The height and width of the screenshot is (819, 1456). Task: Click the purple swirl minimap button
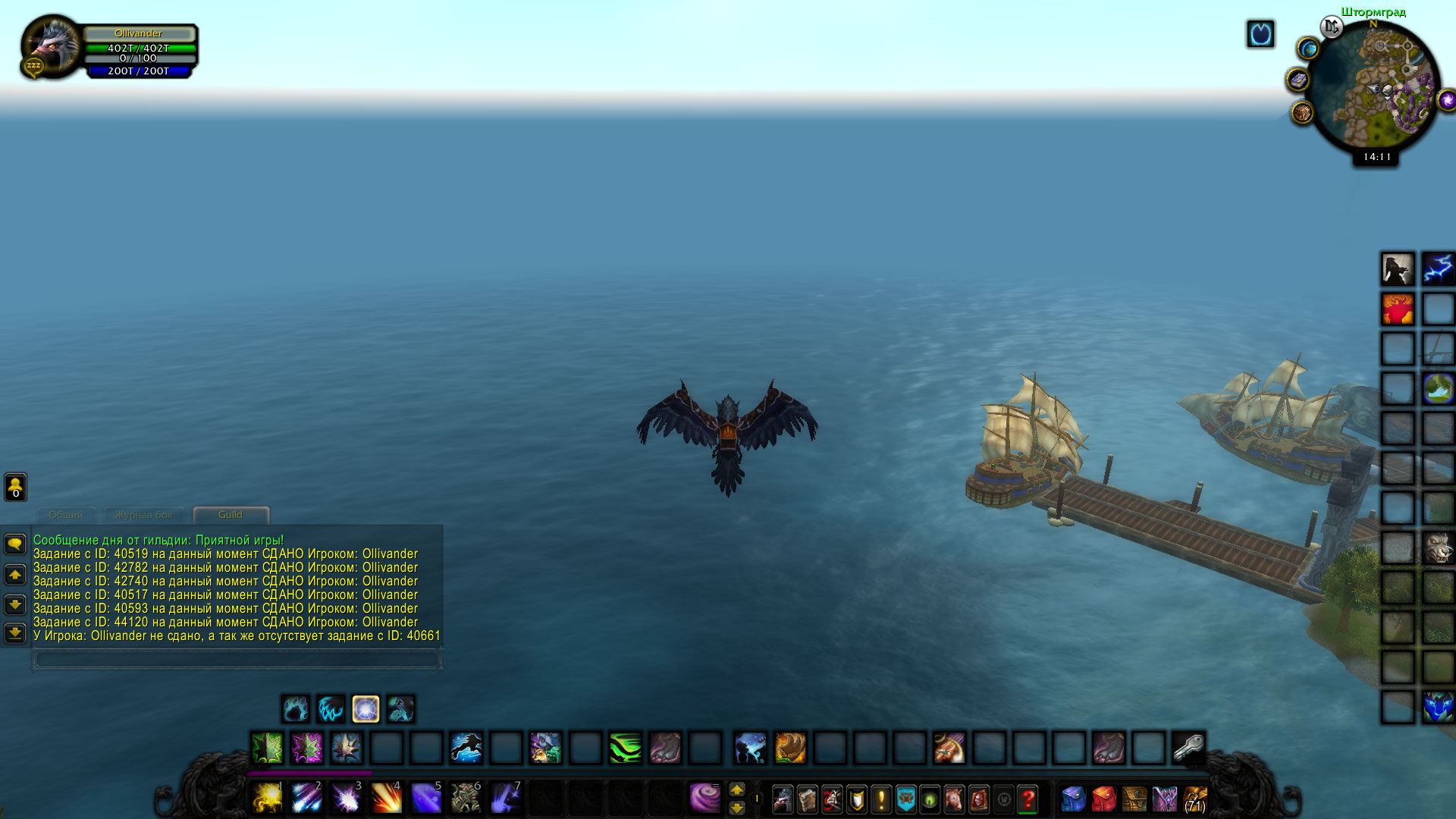pos(1447,100)
